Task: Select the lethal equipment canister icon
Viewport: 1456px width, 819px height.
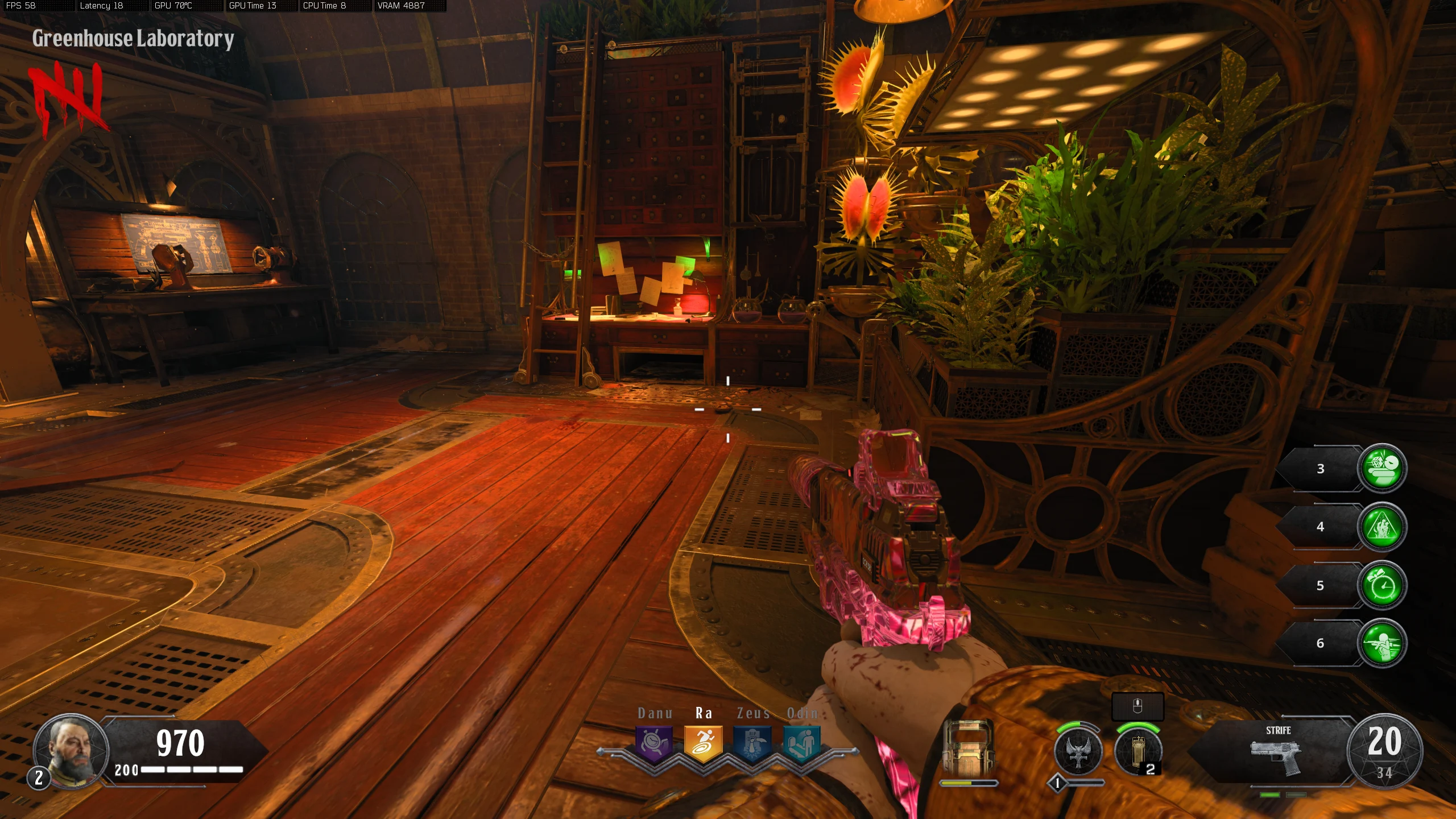Action: pyautogui.click(x=1138, y=751)
